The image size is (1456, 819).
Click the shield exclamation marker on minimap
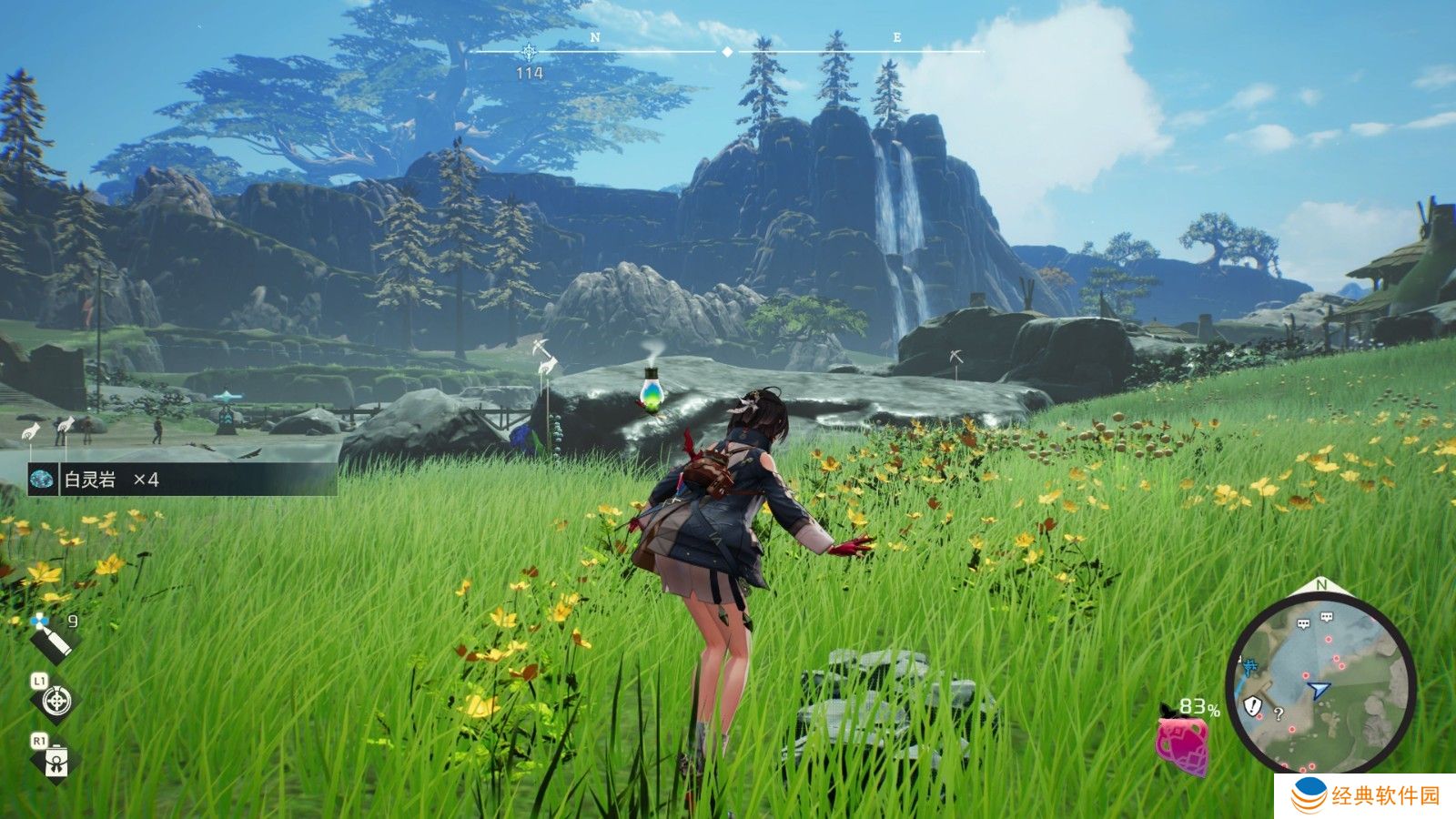click(1254, 705)
